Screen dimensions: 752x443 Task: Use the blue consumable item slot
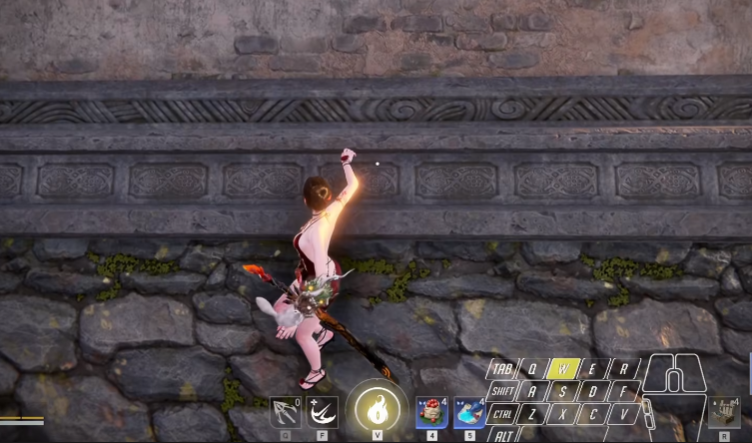[x=470, y=411]
